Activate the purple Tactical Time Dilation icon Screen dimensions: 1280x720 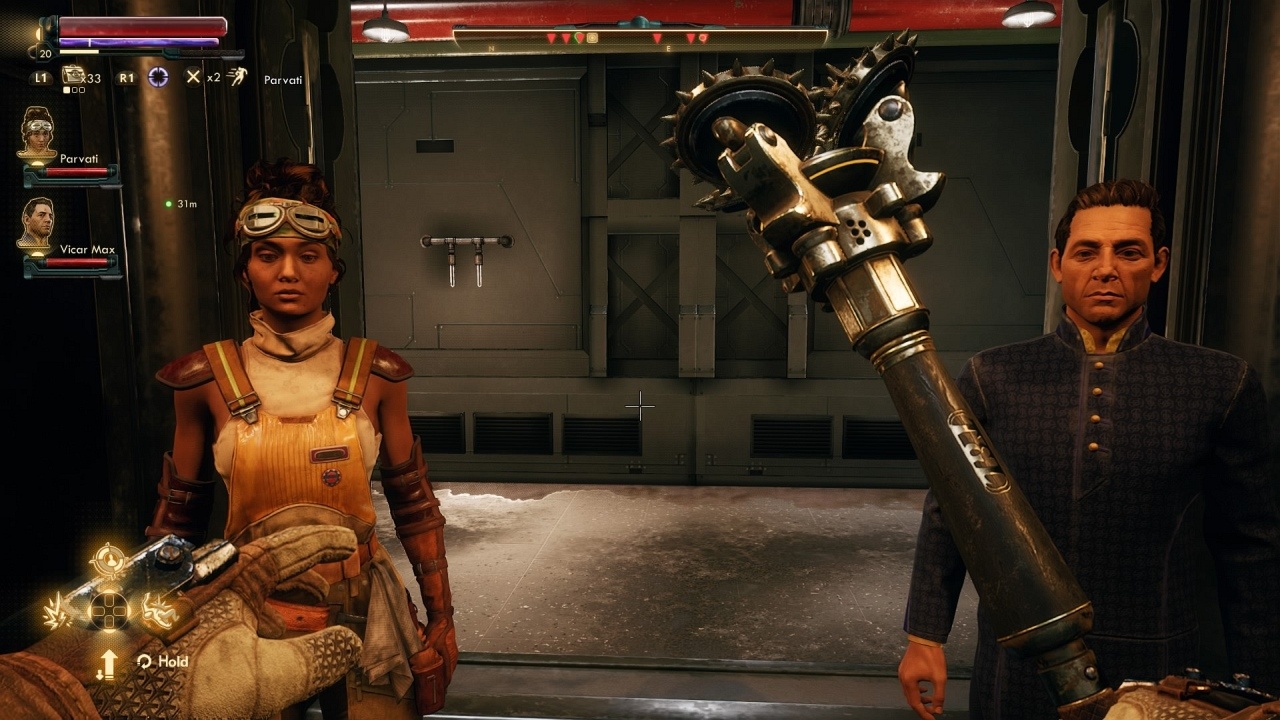[x=158, y=77]
